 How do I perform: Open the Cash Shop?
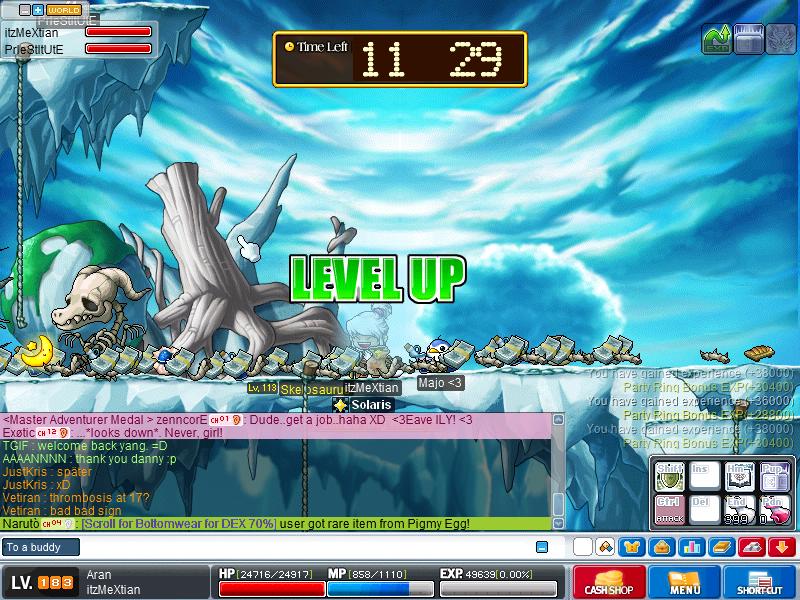[608, 584]
